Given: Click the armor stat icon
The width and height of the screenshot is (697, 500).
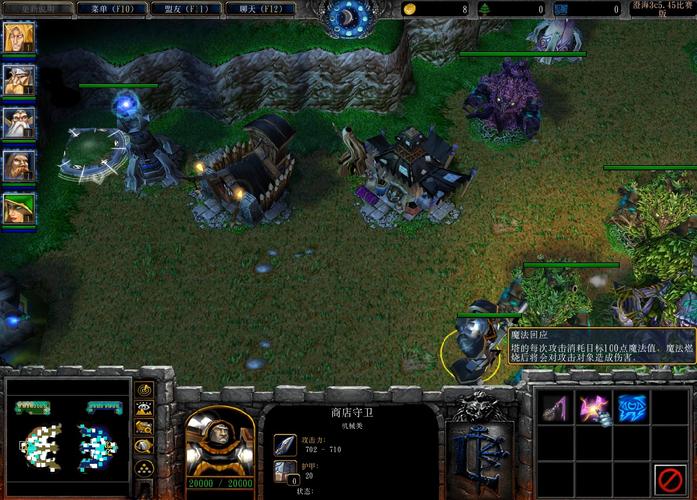Looking at the screenshot, I should pos(285,473).
